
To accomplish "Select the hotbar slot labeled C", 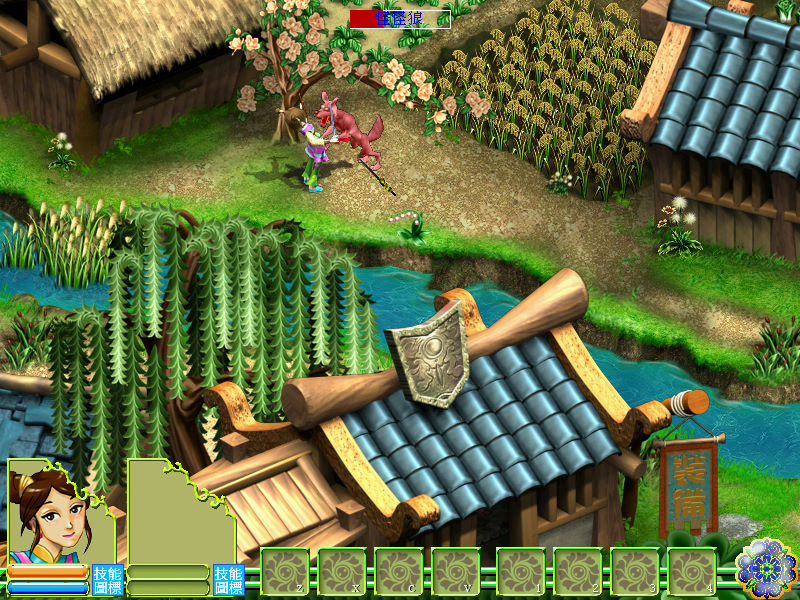I will [400, 573].
